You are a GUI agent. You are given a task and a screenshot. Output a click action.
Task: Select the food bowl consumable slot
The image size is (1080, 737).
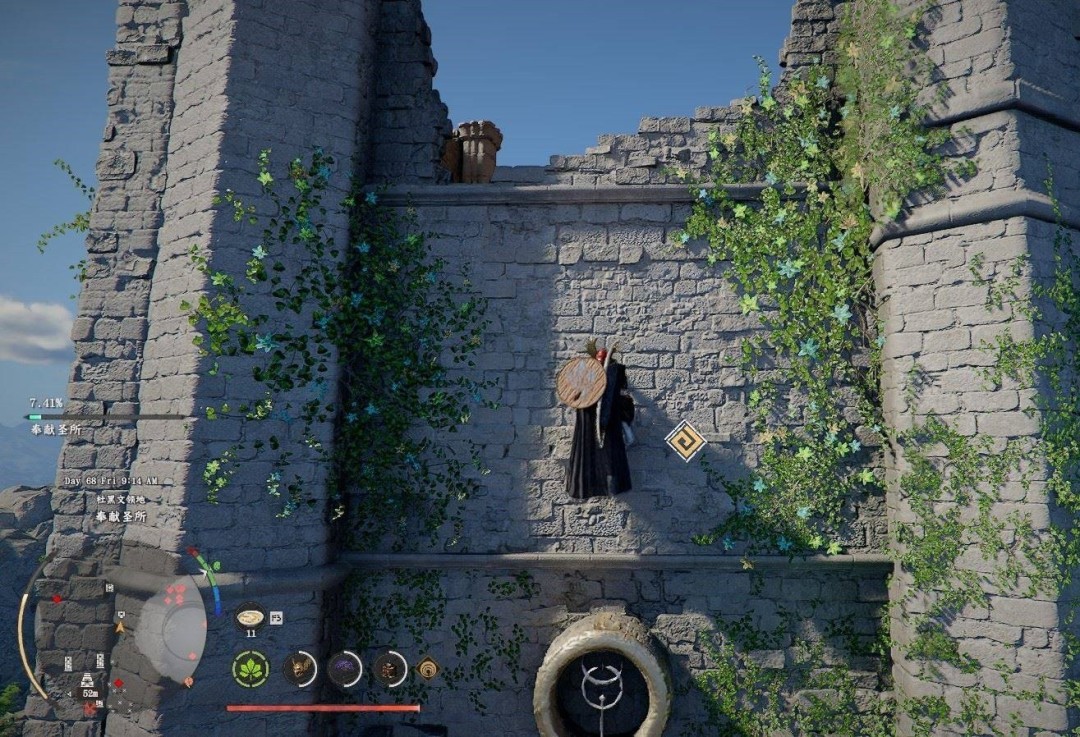click(249, 616)
